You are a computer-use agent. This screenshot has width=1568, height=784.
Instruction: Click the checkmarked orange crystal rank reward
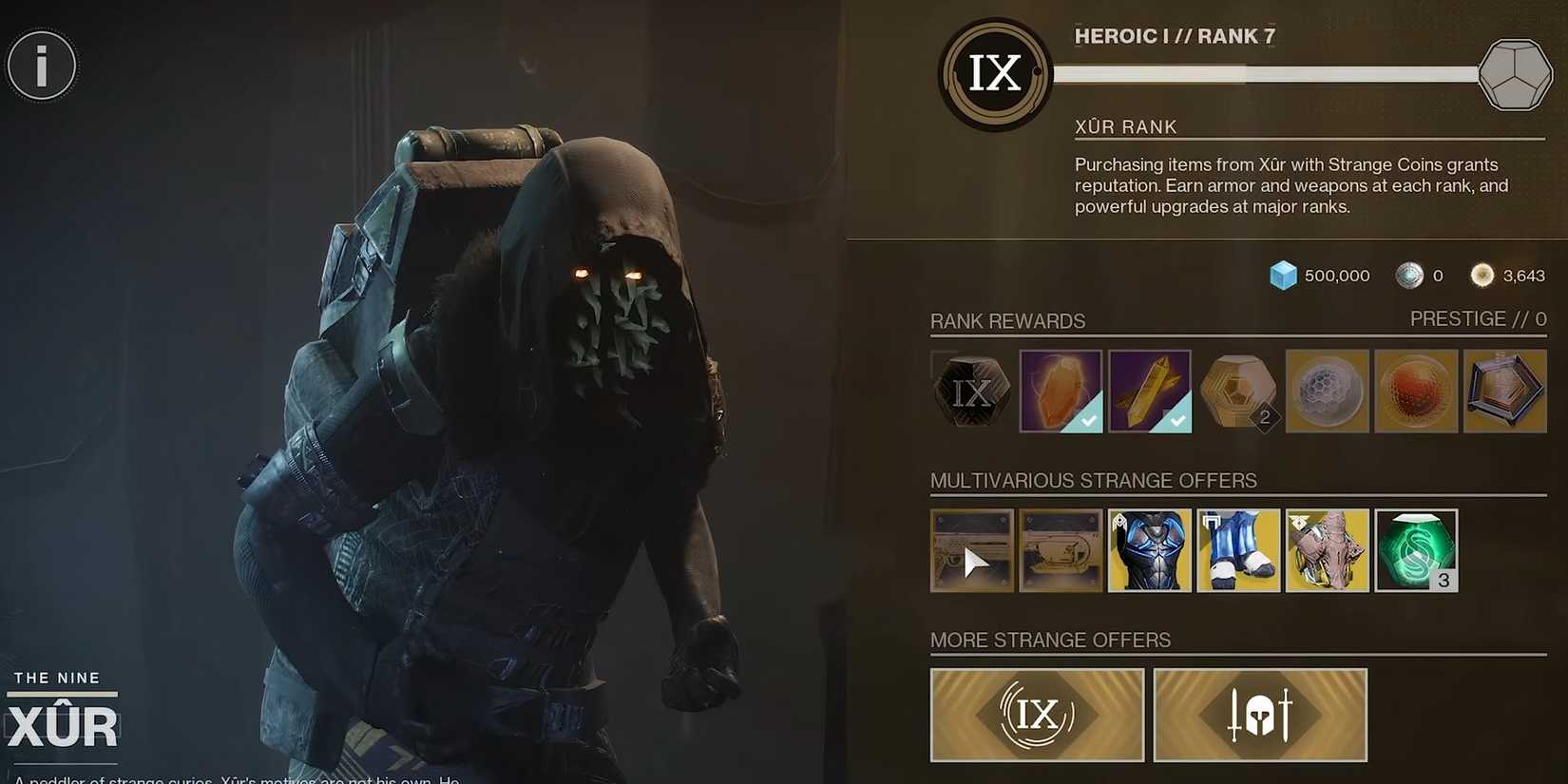coord(1061,391)
